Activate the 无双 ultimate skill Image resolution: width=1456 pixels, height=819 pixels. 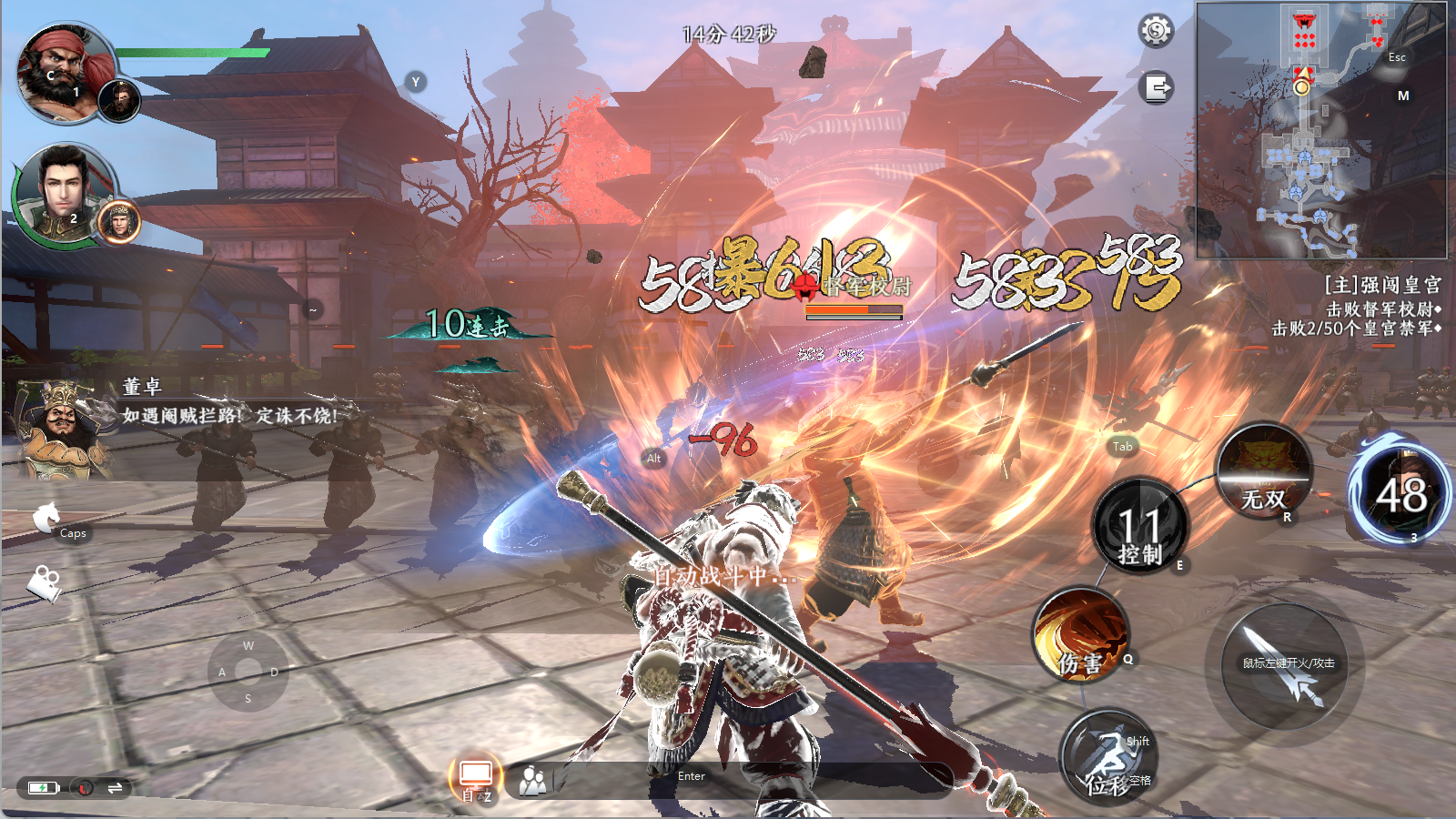click(x=1264, y=470)
